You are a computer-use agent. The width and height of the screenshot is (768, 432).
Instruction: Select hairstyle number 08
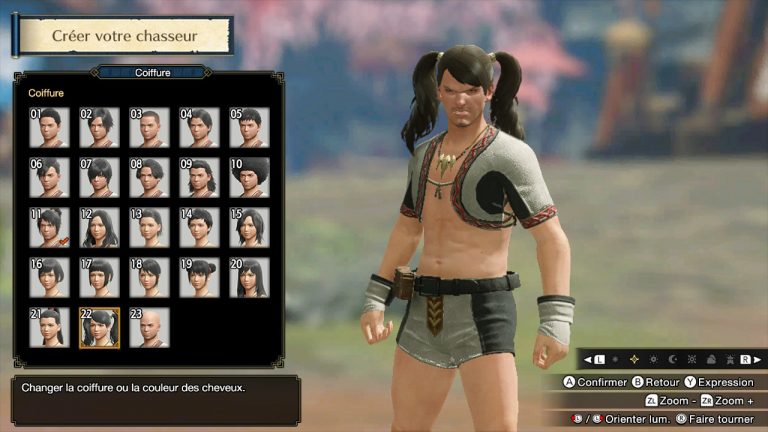[149, 178]
